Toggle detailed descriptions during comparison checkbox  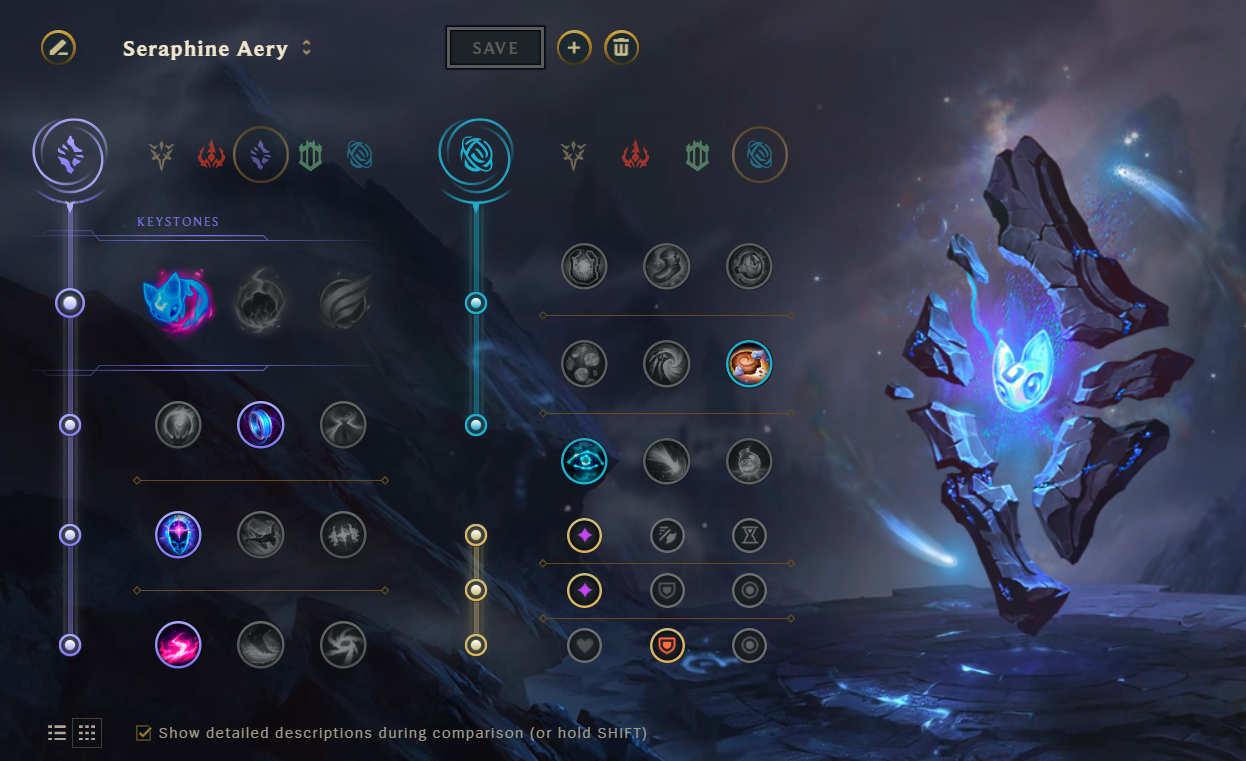coord(144,733)
